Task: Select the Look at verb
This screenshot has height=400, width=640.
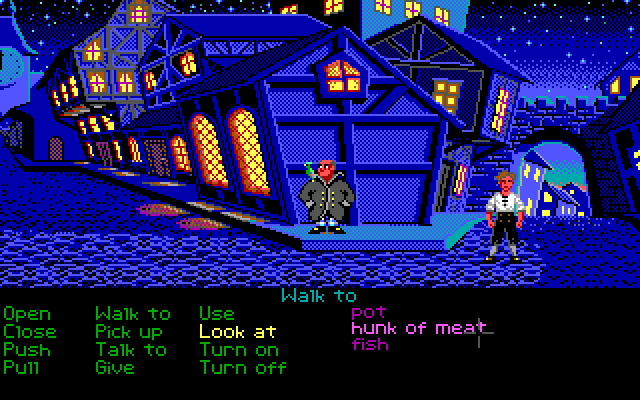Action: pos(238,331)
